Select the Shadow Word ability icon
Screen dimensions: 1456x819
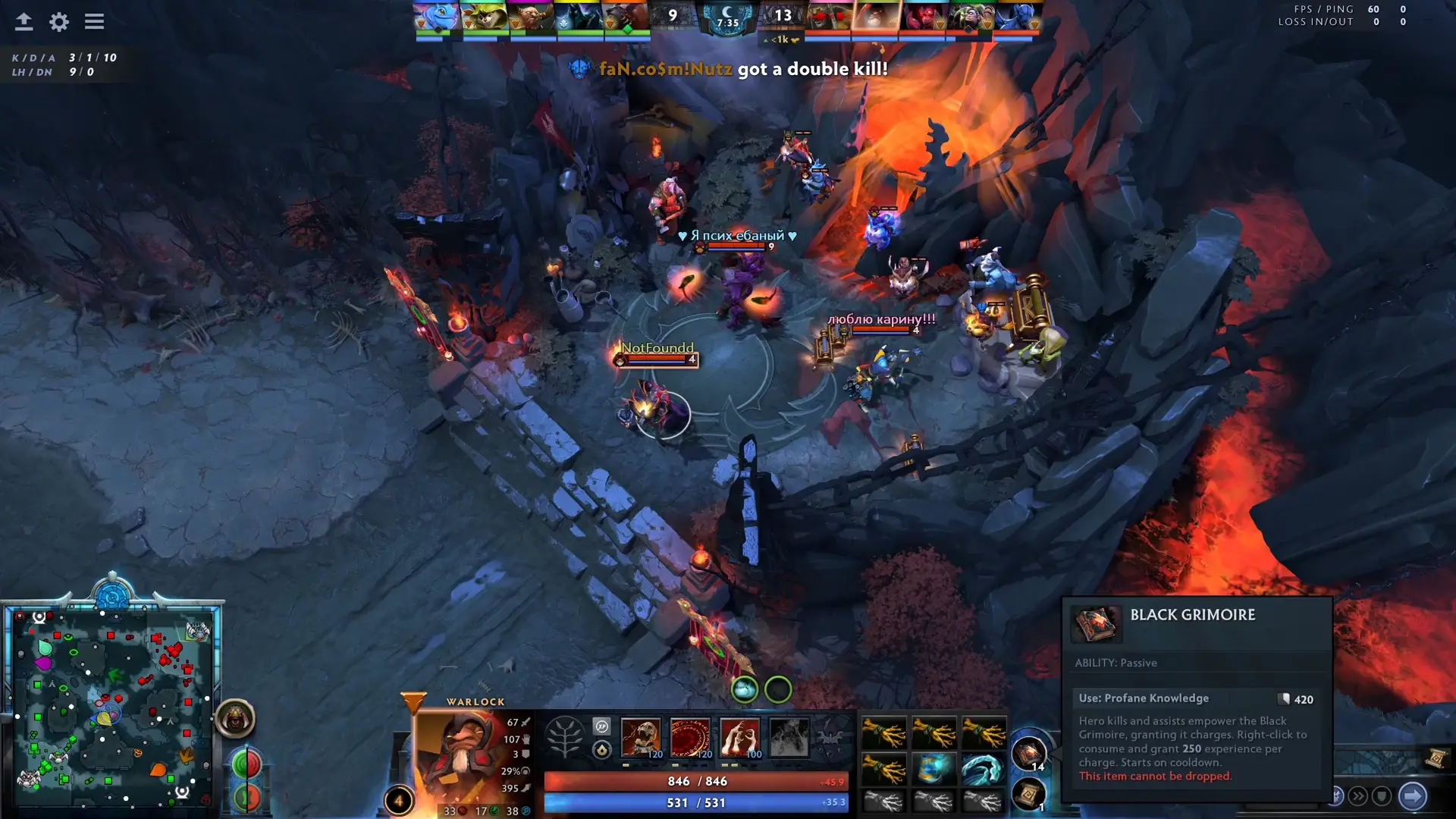click(x=691, y=737)
